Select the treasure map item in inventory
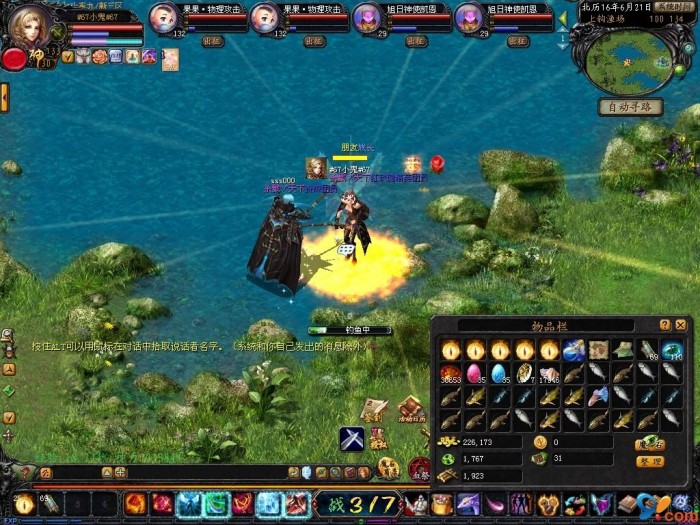 [598, 349]
